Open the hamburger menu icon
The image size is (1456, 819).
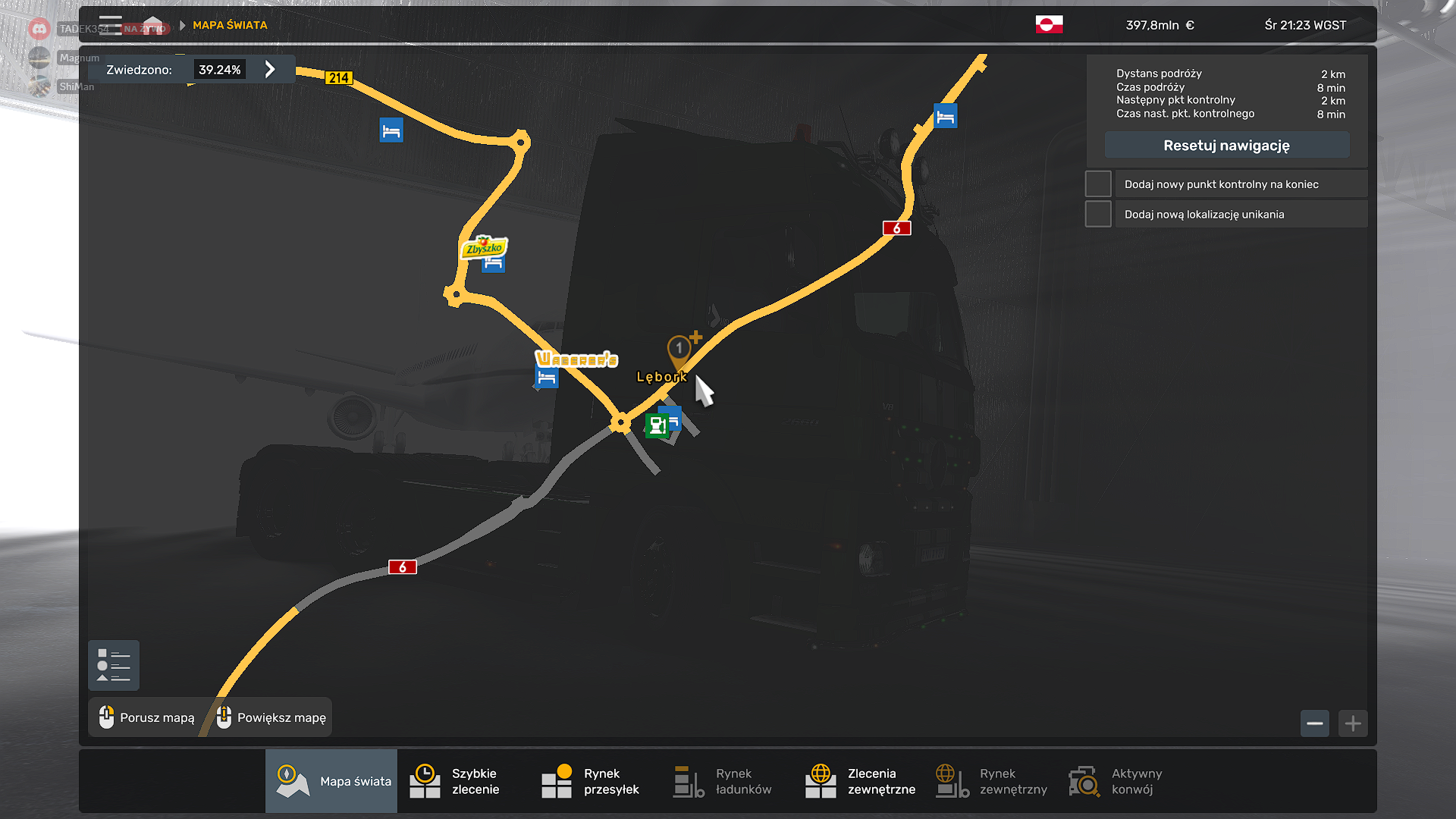111,25
